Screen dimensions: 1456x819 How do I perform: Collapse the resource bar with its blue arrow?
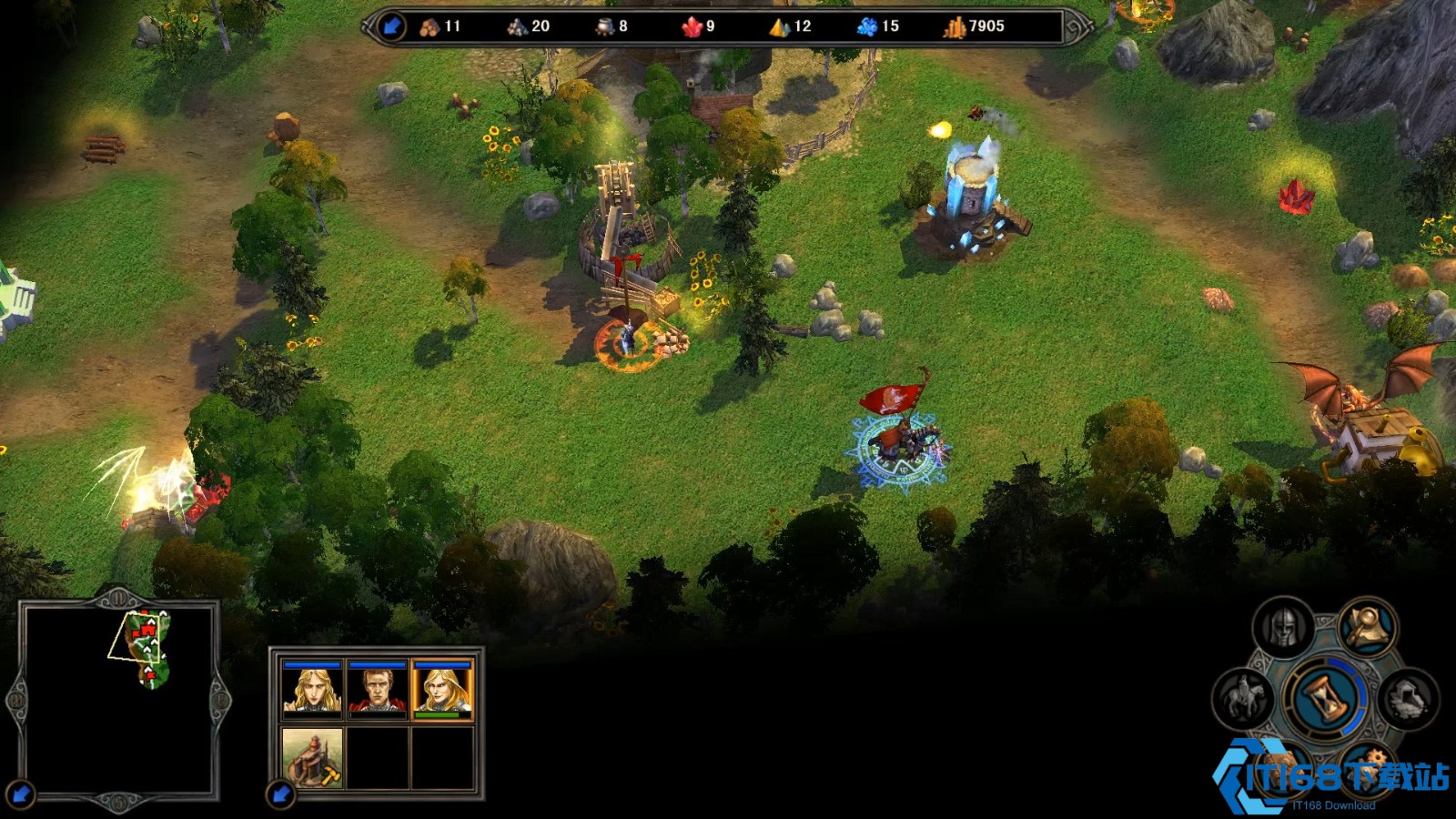click(x=391, y=26)
